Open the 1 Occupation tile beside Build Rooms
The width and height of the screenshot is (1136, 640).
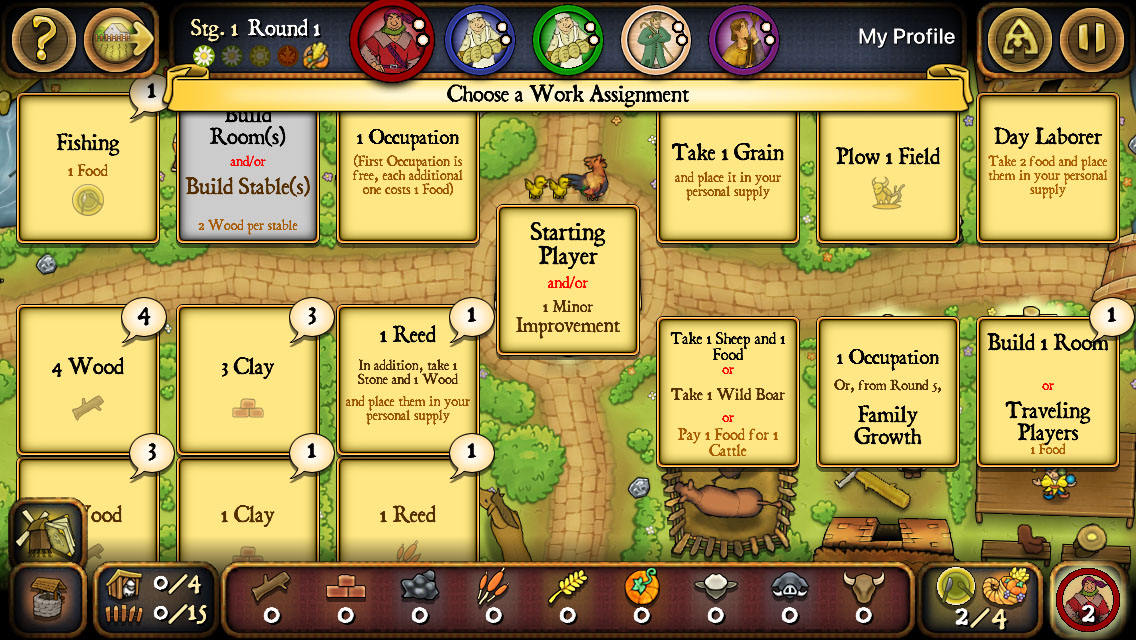coord(407,172)
